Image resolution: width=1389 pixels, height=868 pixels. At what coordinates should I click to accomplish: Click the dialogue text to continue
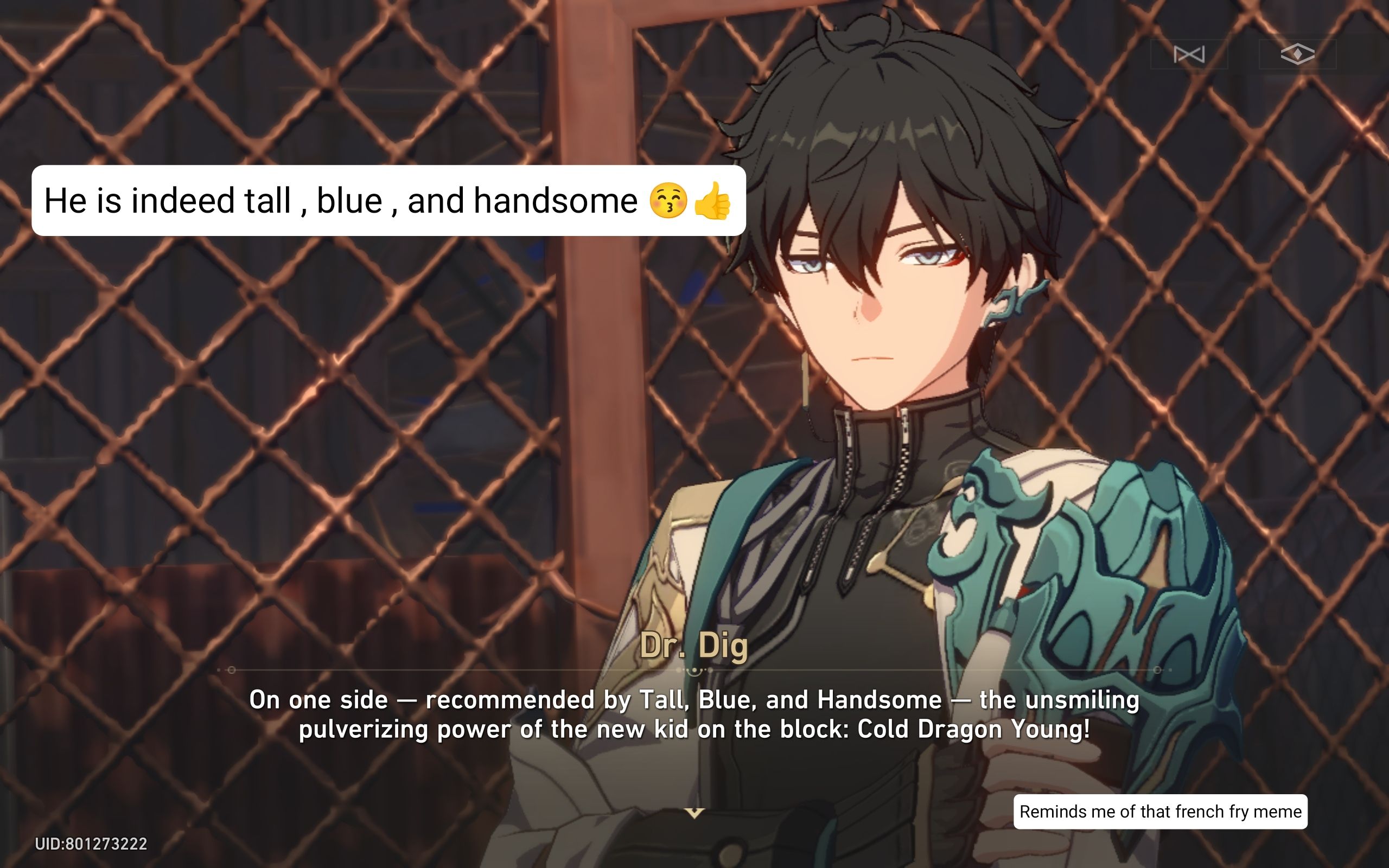694,714
